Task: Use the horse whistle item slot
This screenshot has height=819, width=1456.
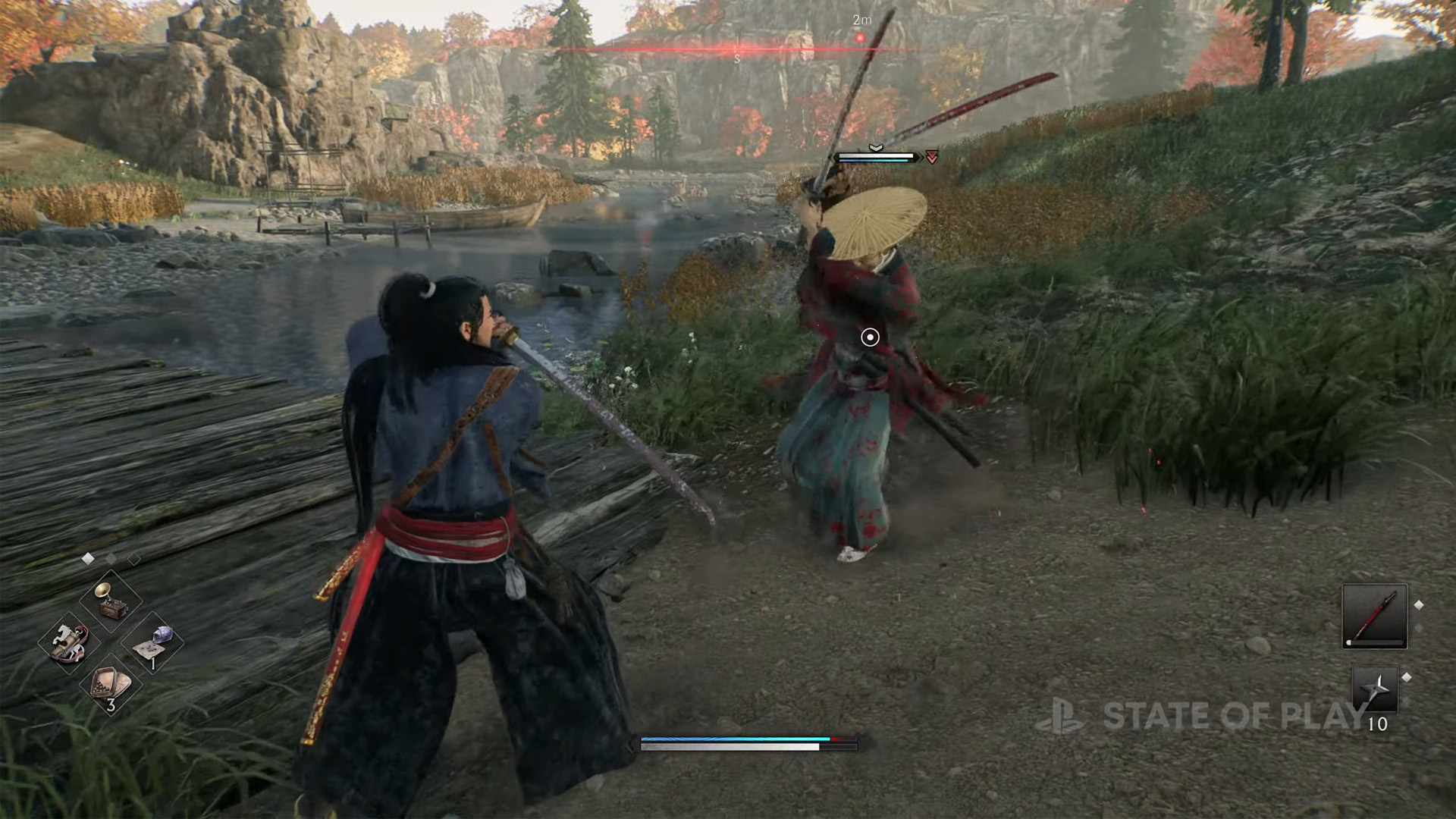Action: [70, 642]
